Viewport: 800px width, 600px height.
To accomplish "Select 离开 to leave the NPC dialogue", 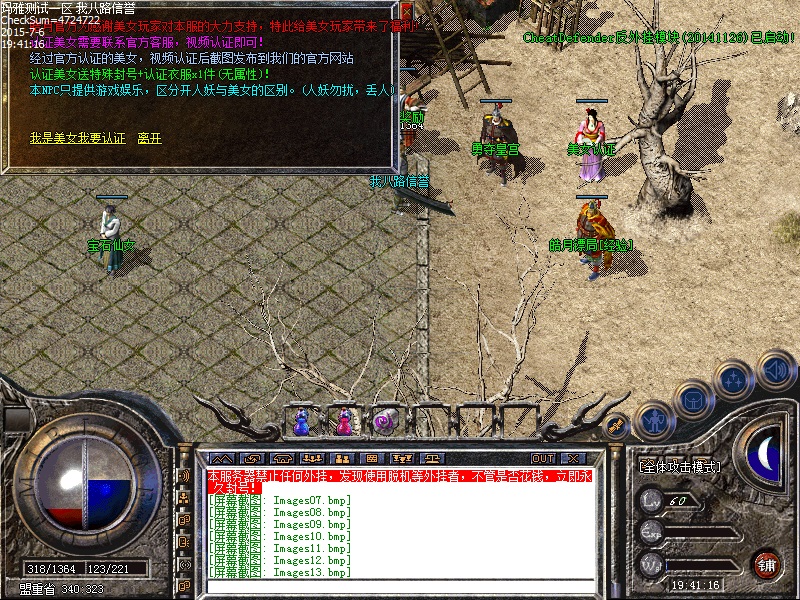I will pos(149,138).
